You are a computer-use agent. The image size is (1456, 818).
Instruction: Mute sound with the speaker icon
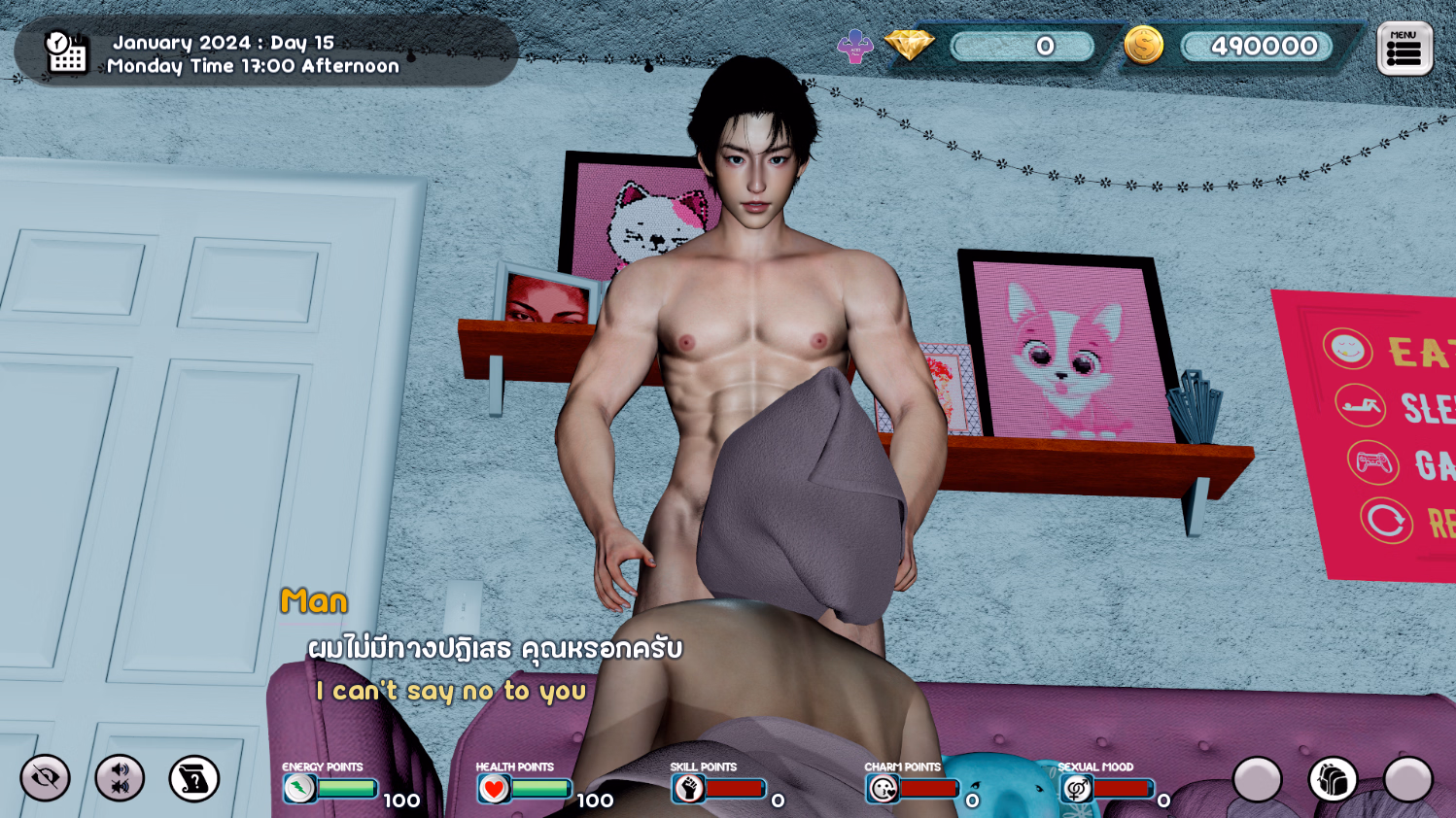(120, 778)
